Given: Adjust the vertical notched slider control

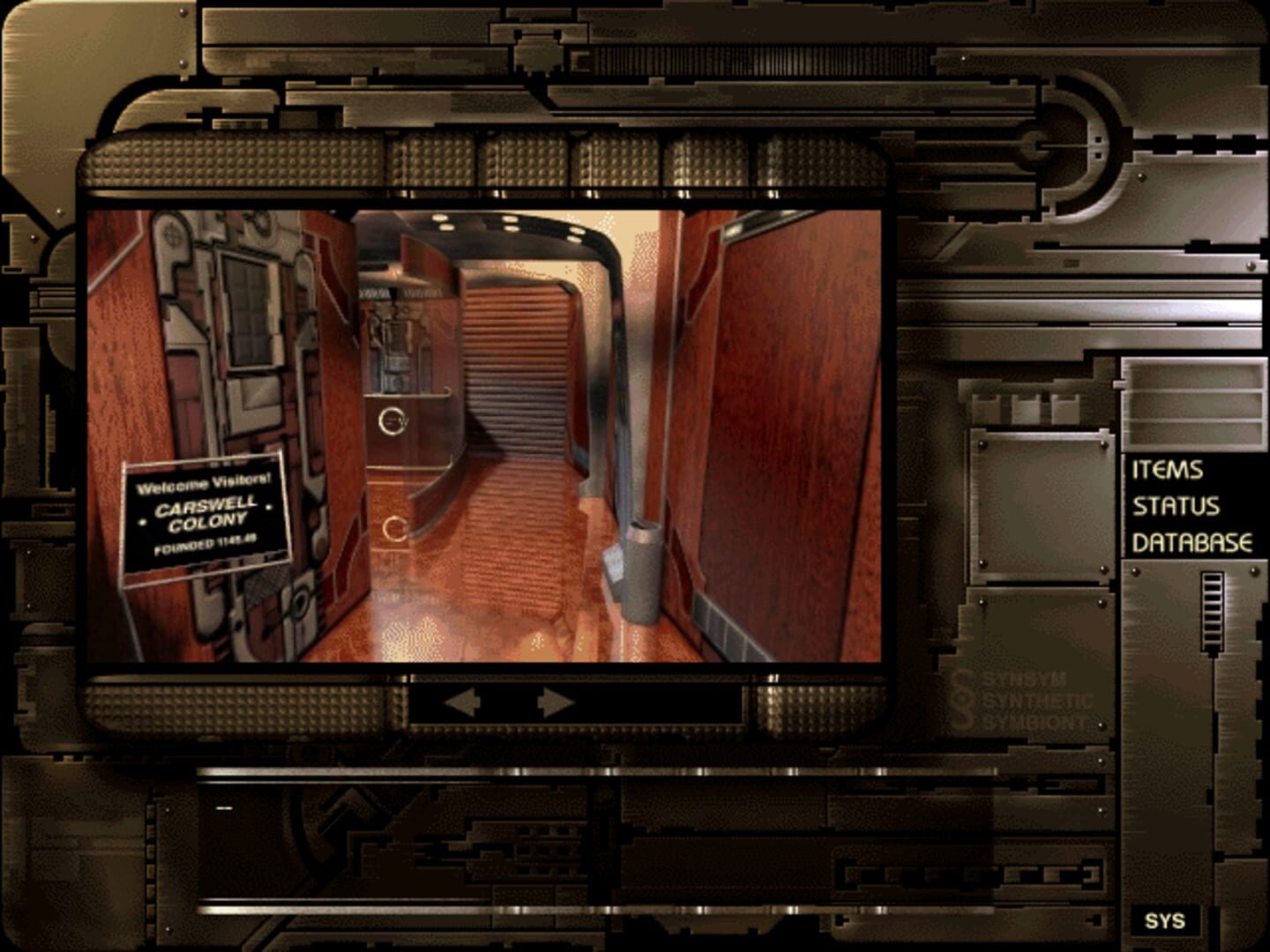Looking at the screenshot, I should pos(1210,608).
